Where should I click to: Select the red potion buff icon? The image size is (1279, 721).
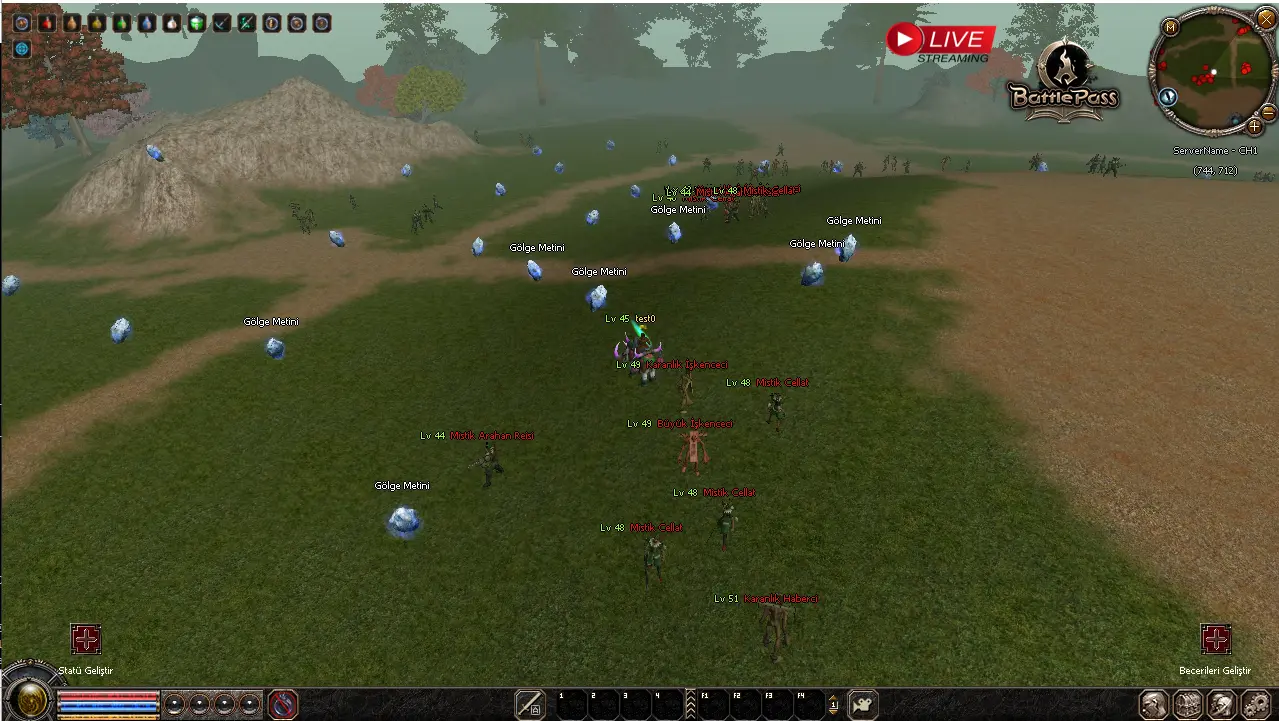coord(47,23)
